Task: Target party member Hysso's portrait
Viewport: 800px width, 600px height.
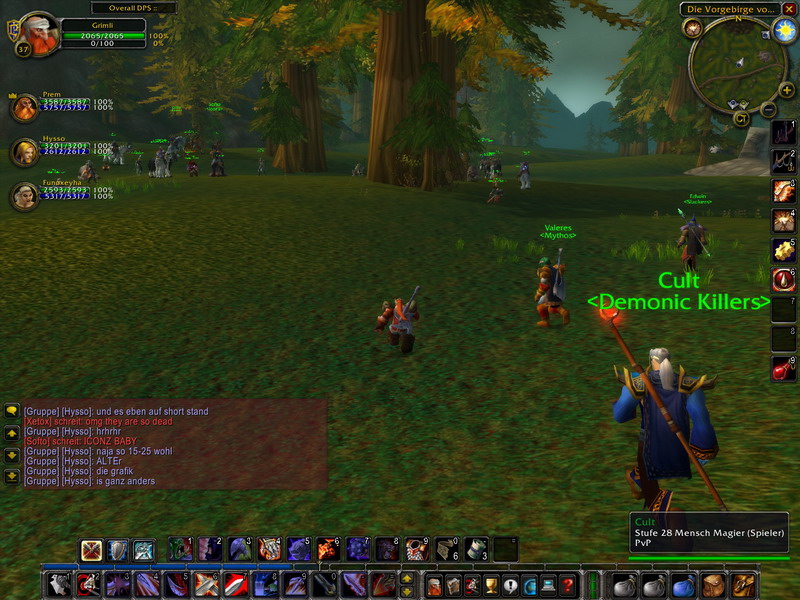Action: click(x=24, y=152)
